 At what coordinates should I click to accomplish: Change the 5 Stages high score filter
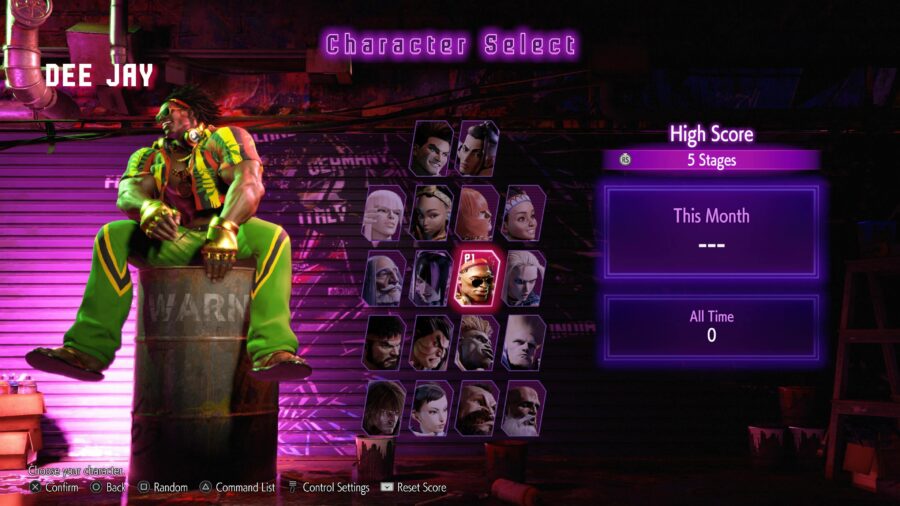(x=711, y=160)
